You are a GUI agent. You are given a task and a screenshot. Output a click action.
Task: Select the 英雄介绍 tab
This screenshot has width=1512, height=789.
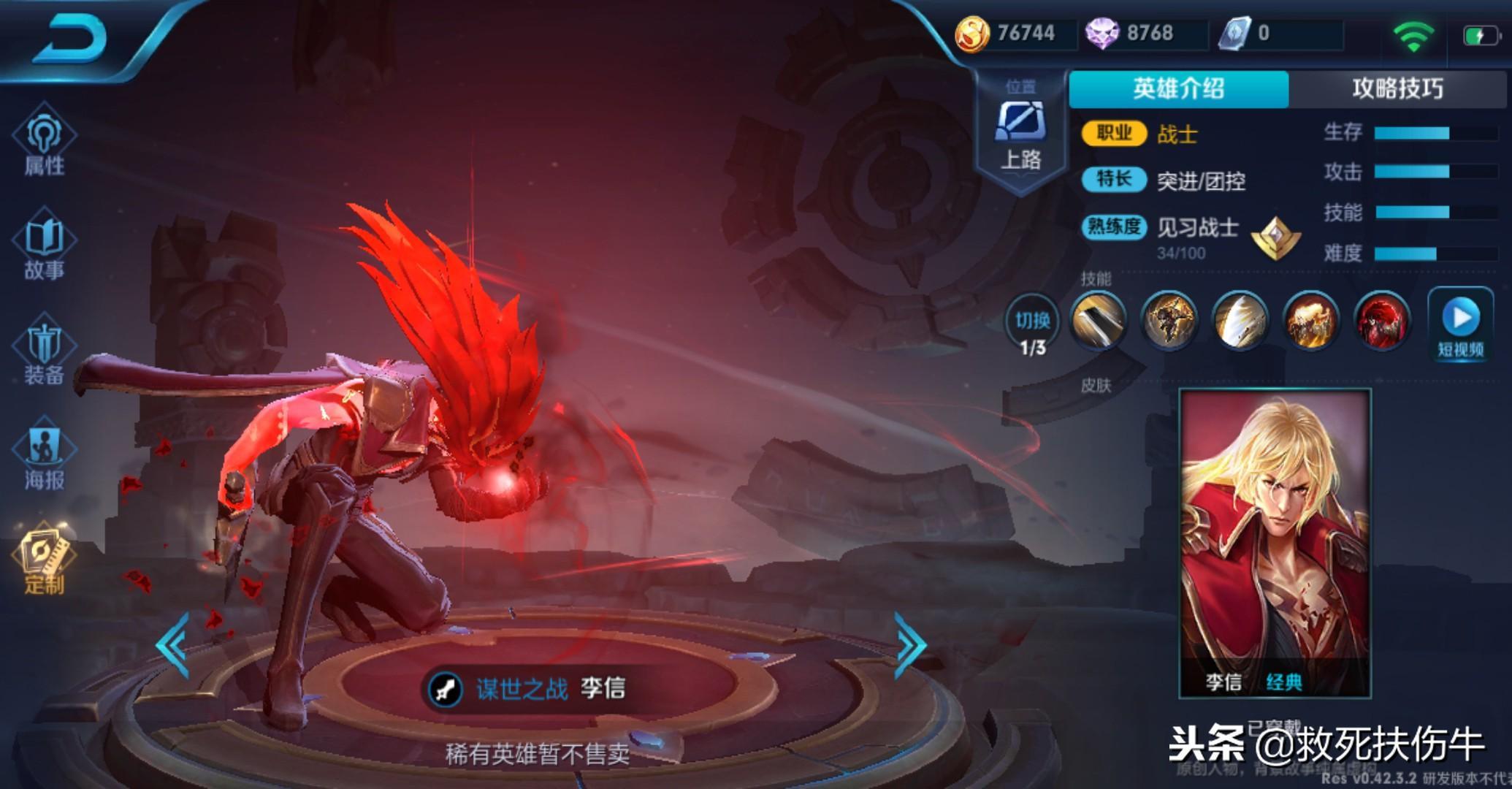click(1178, 89)
